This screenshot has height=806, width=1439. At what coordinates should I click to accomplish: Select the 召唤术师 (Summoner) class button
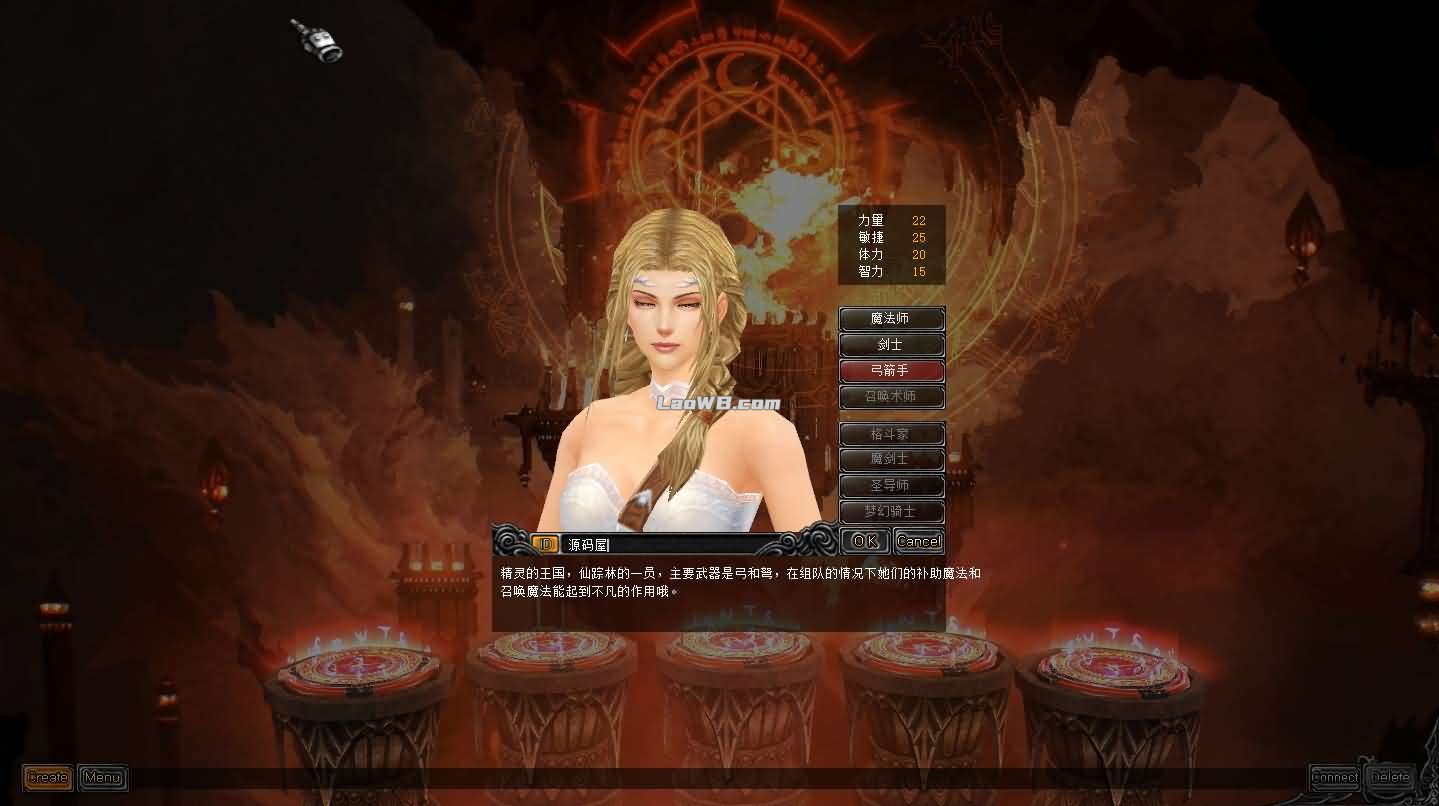pos(891,396)
